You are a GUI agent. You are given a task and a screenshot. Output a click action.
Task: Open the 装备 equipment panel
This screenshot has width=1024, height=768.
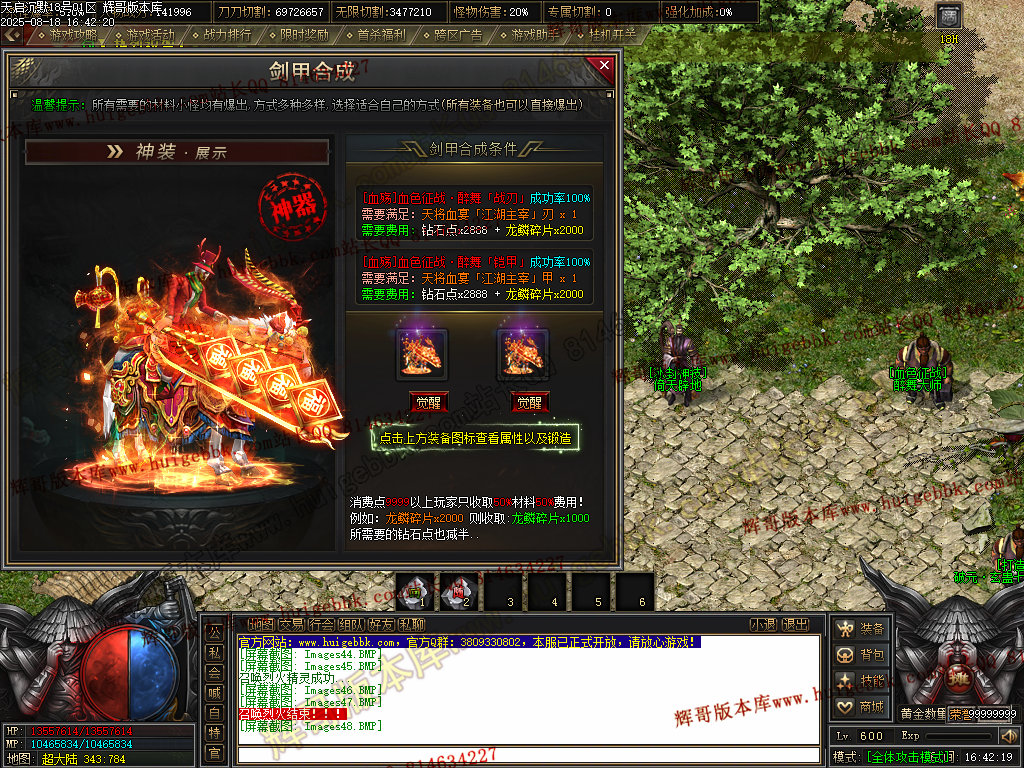coord(861,628)
